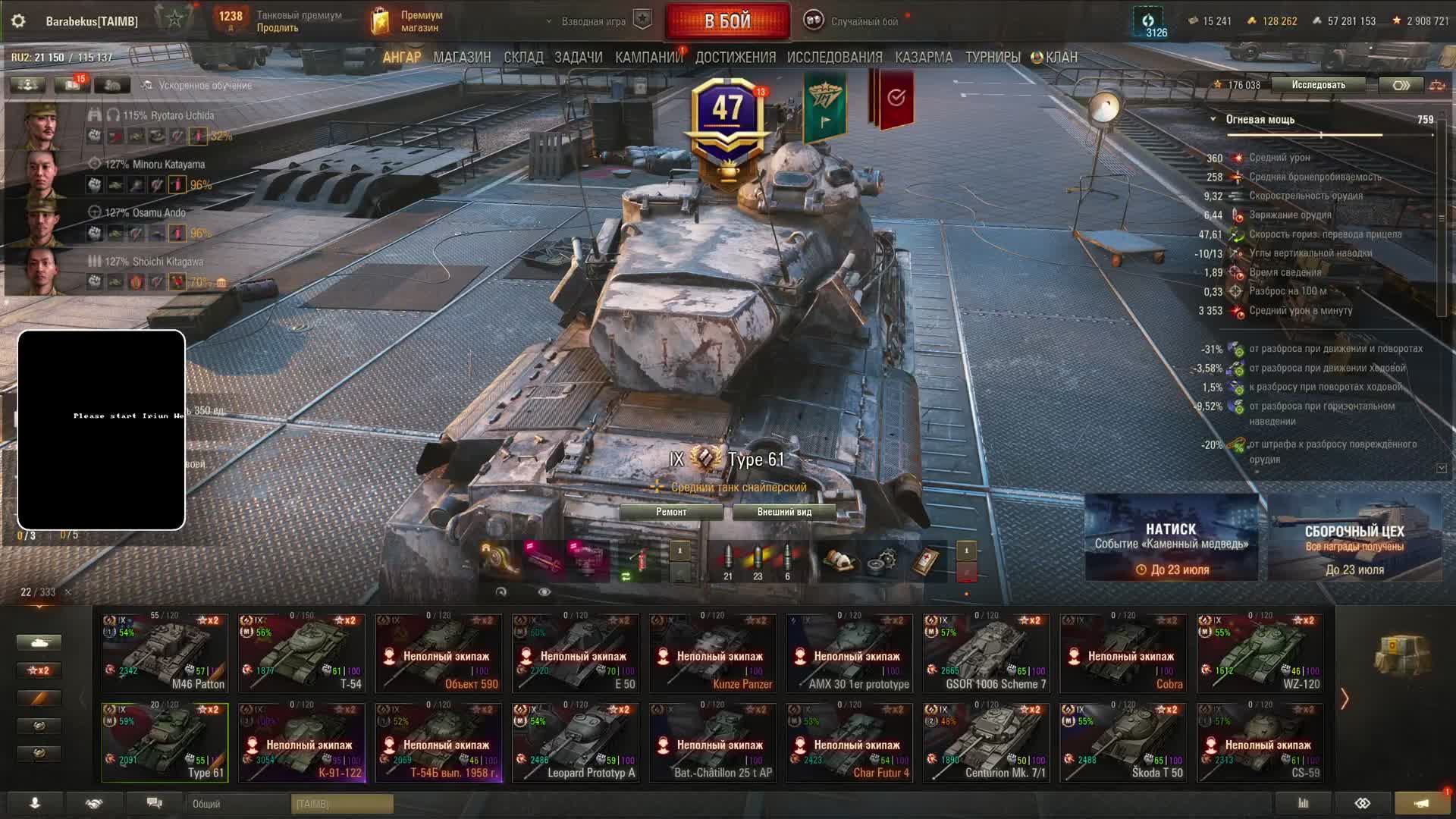Pick the Škoda T 50 tank
The width and height of the screenshot is (1456, 819).
pos(1123,742)
